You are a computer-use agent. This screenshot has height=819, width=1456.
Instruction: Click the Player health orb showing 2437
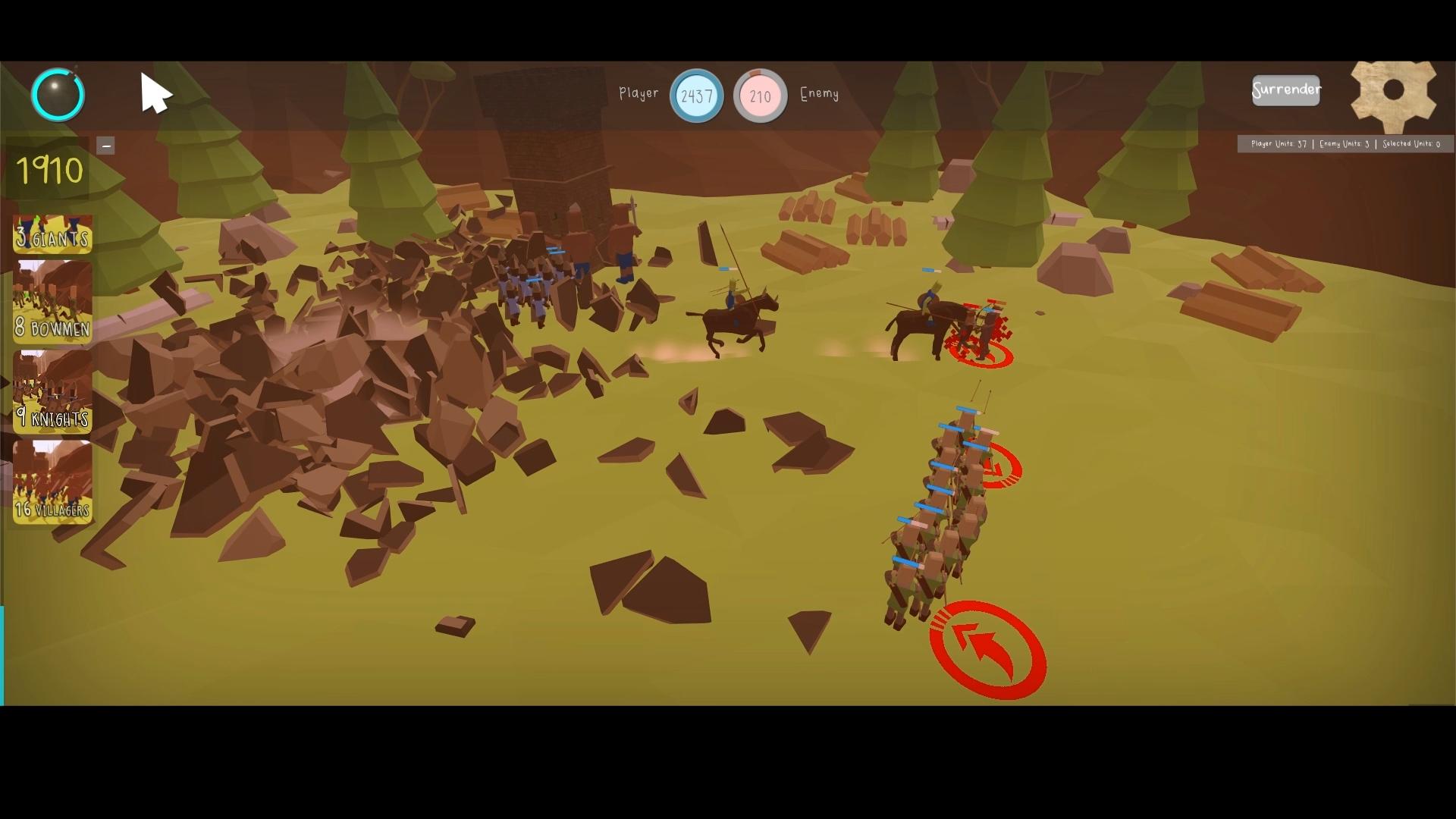696,96
